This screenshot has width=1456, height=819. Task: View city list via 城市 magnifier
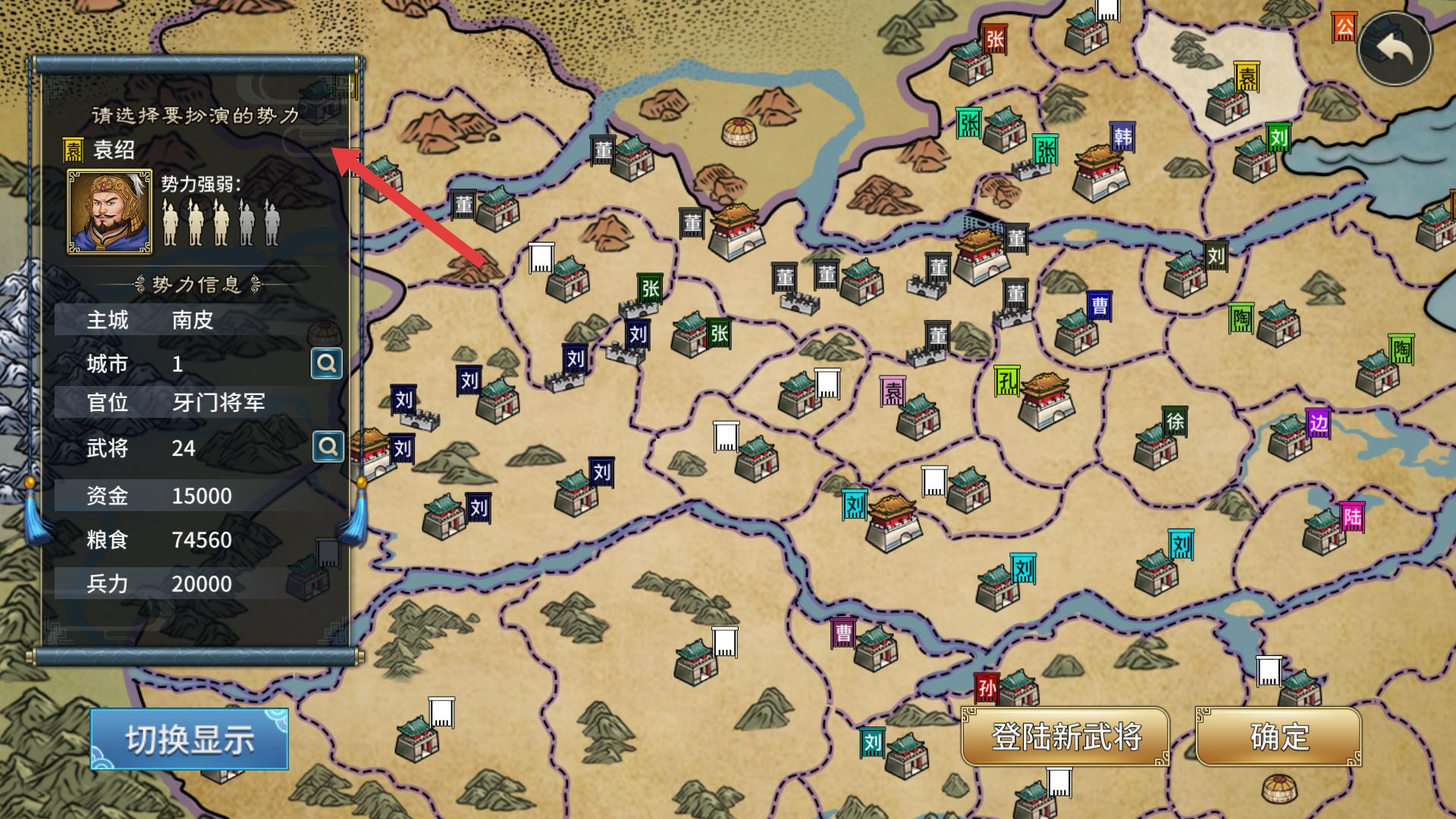(x=327, y=364)
